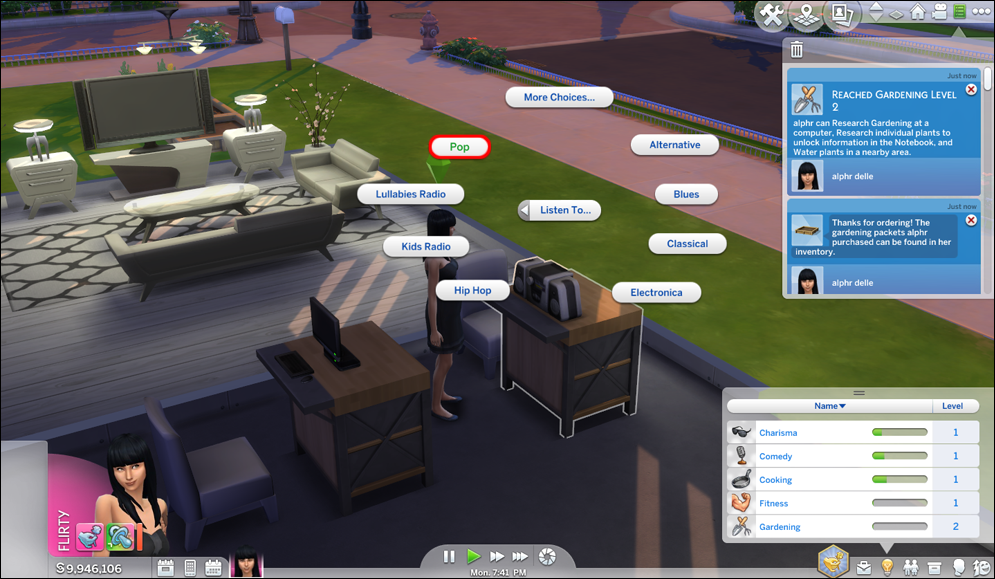The width and height of the screenshot is (995, 579).
Task: Select the Alternative music option
Action: tap(675, 145)
